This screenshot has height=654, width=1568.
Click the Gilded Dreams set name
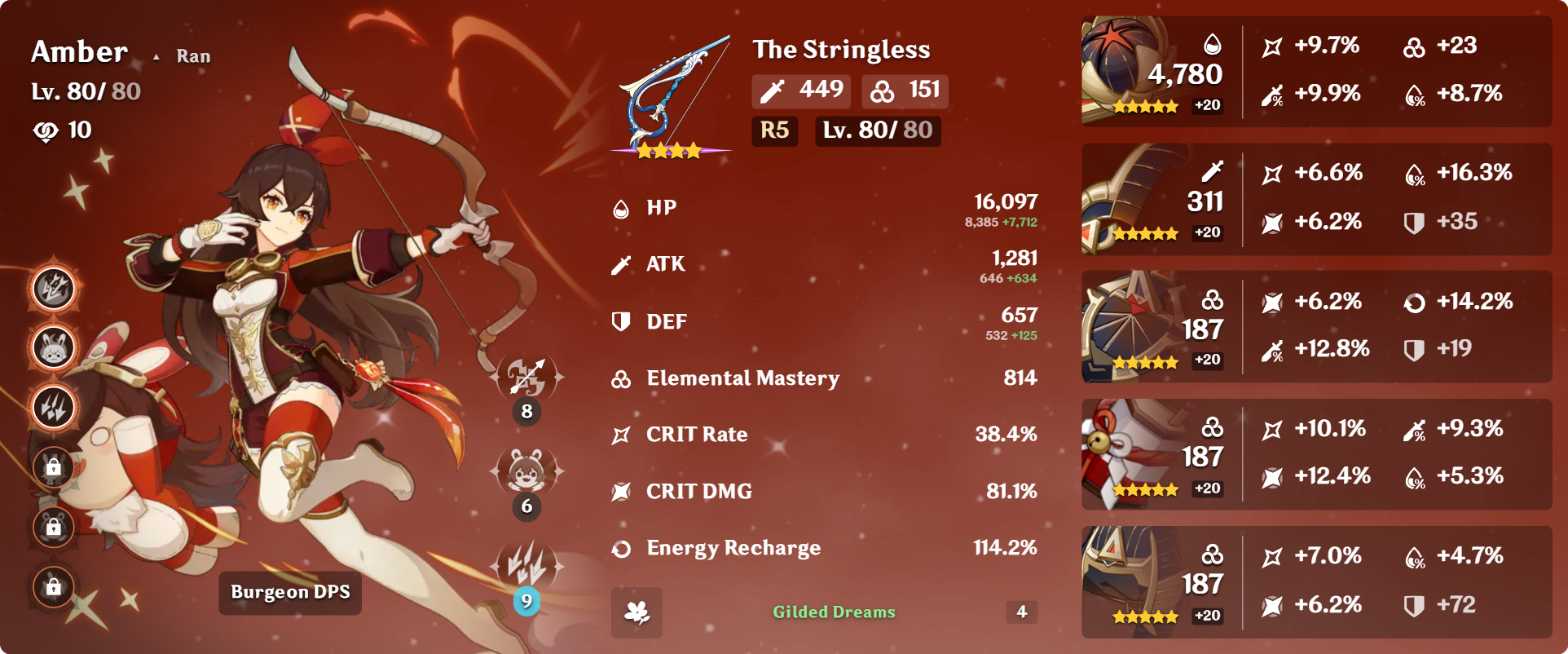834,612
